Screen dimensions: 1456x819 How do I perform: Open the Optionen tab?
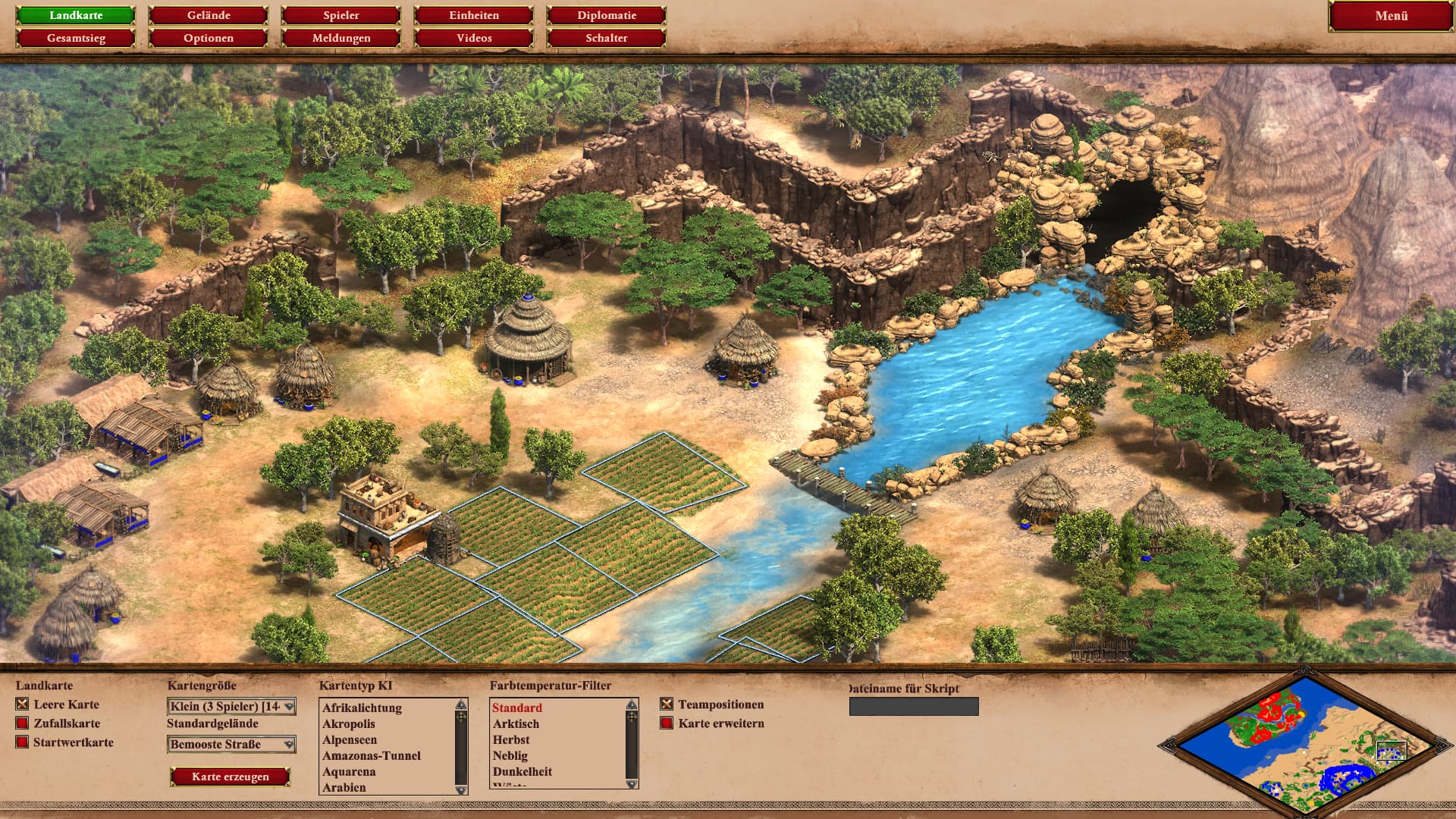pyautogui.click(x=209, y=38)
